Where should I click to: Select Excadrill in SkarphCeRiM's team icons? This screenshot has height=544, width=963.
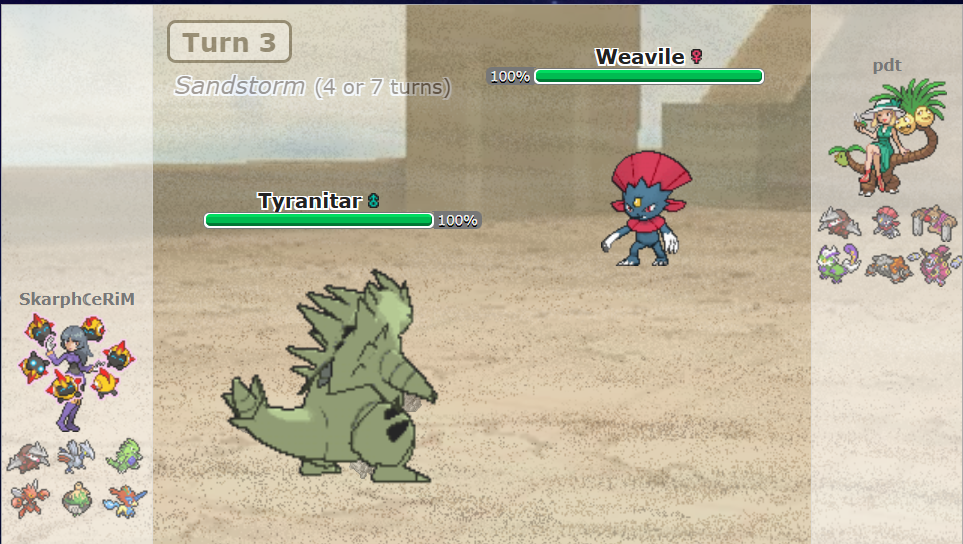tap(27, 458)
